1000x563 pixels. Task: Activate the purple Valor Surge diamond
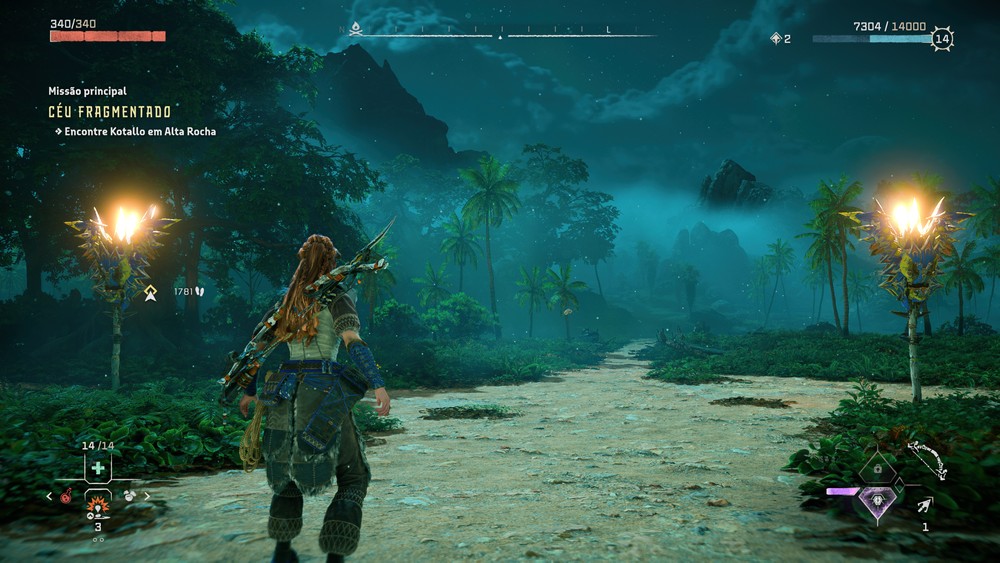(x=877, y=501)
